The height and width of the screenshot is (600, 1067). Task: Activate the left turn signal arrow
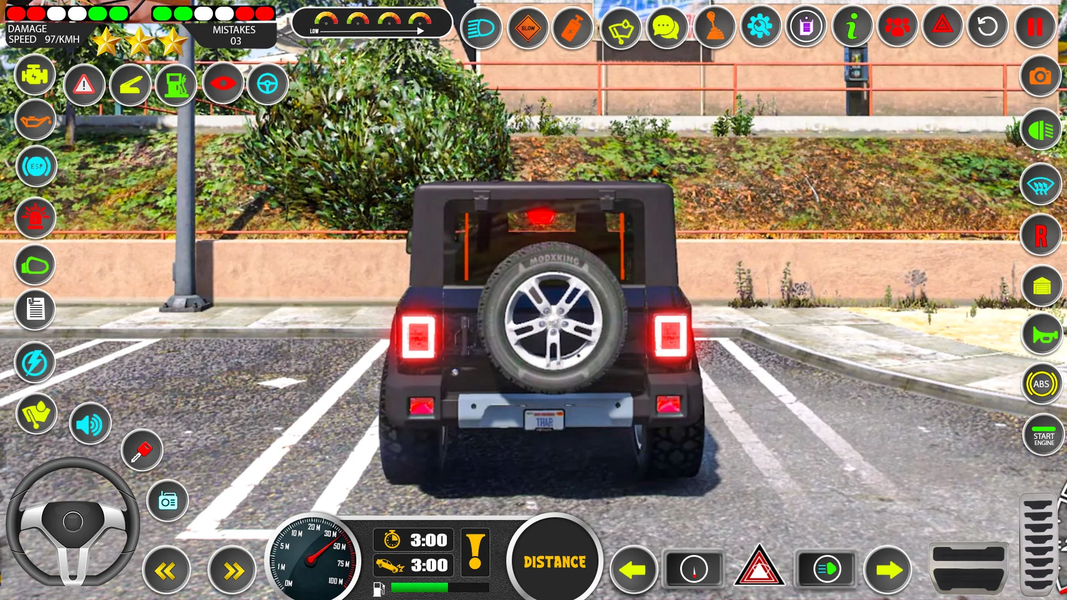click(634, 569)
